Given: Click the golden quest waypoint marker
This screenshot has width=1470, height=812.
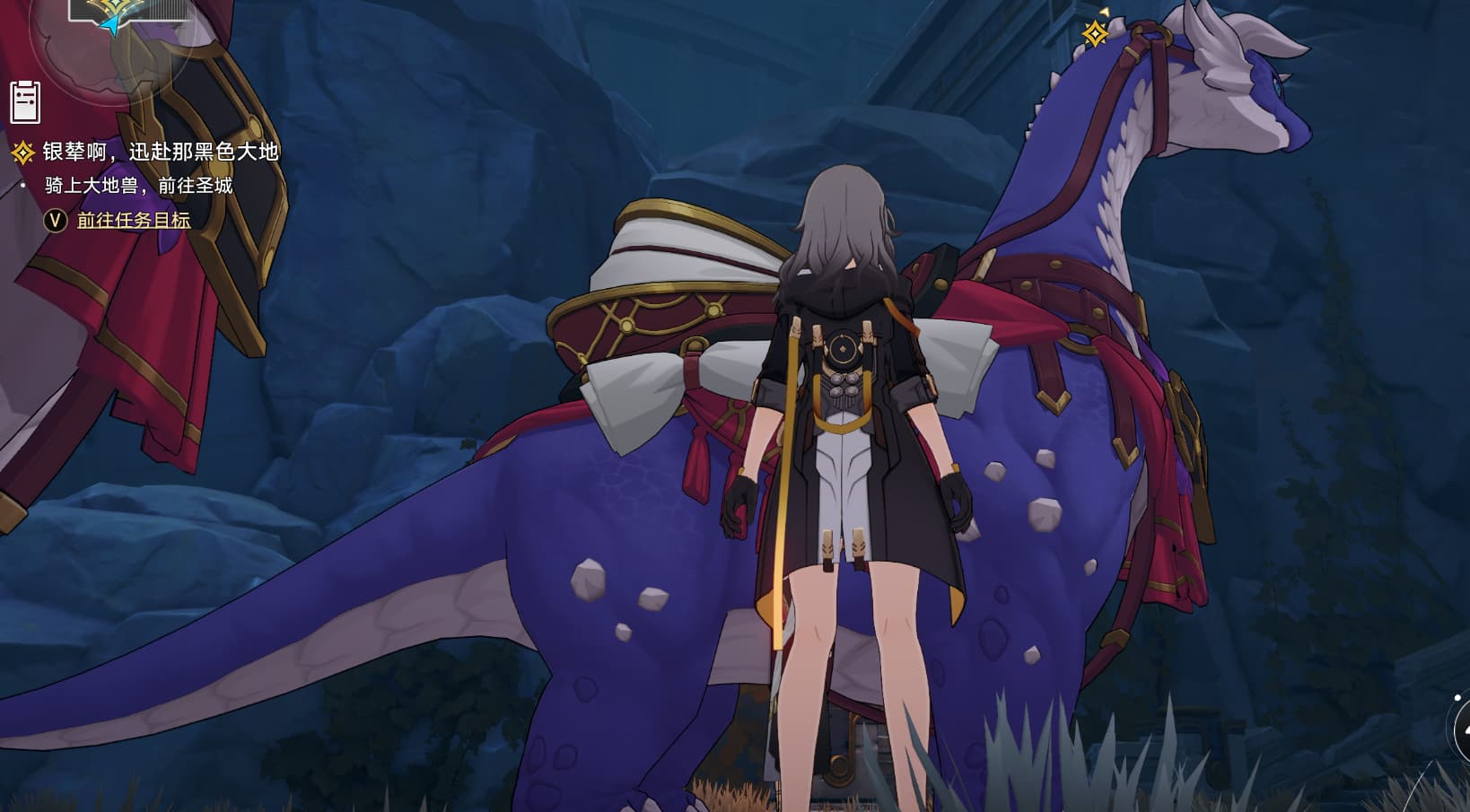Looking at the screenshot, I should tap(1095, 34).
